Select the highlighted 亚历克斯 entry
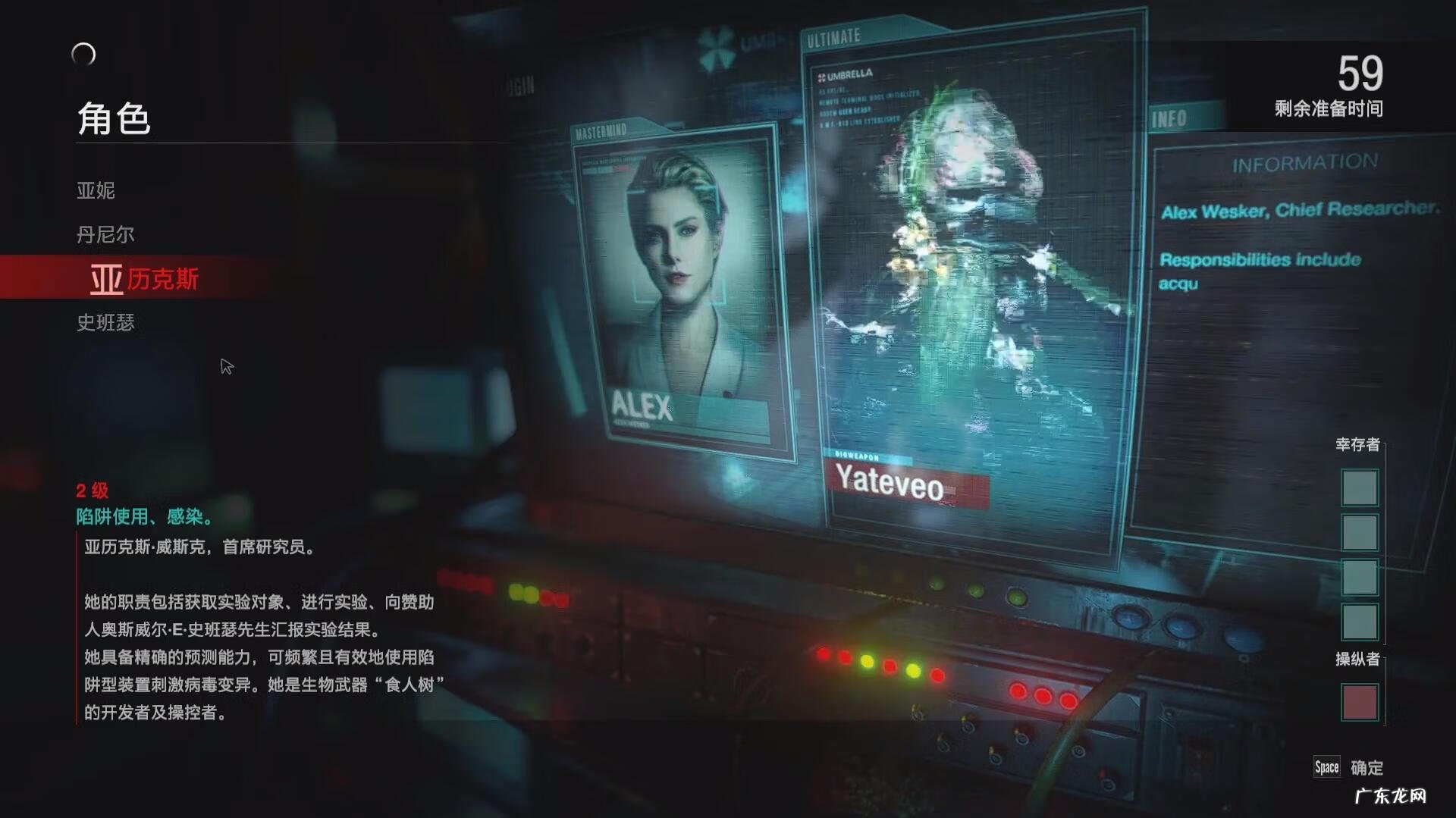The width and height of the screenshot is (1456, 818). 144,279
